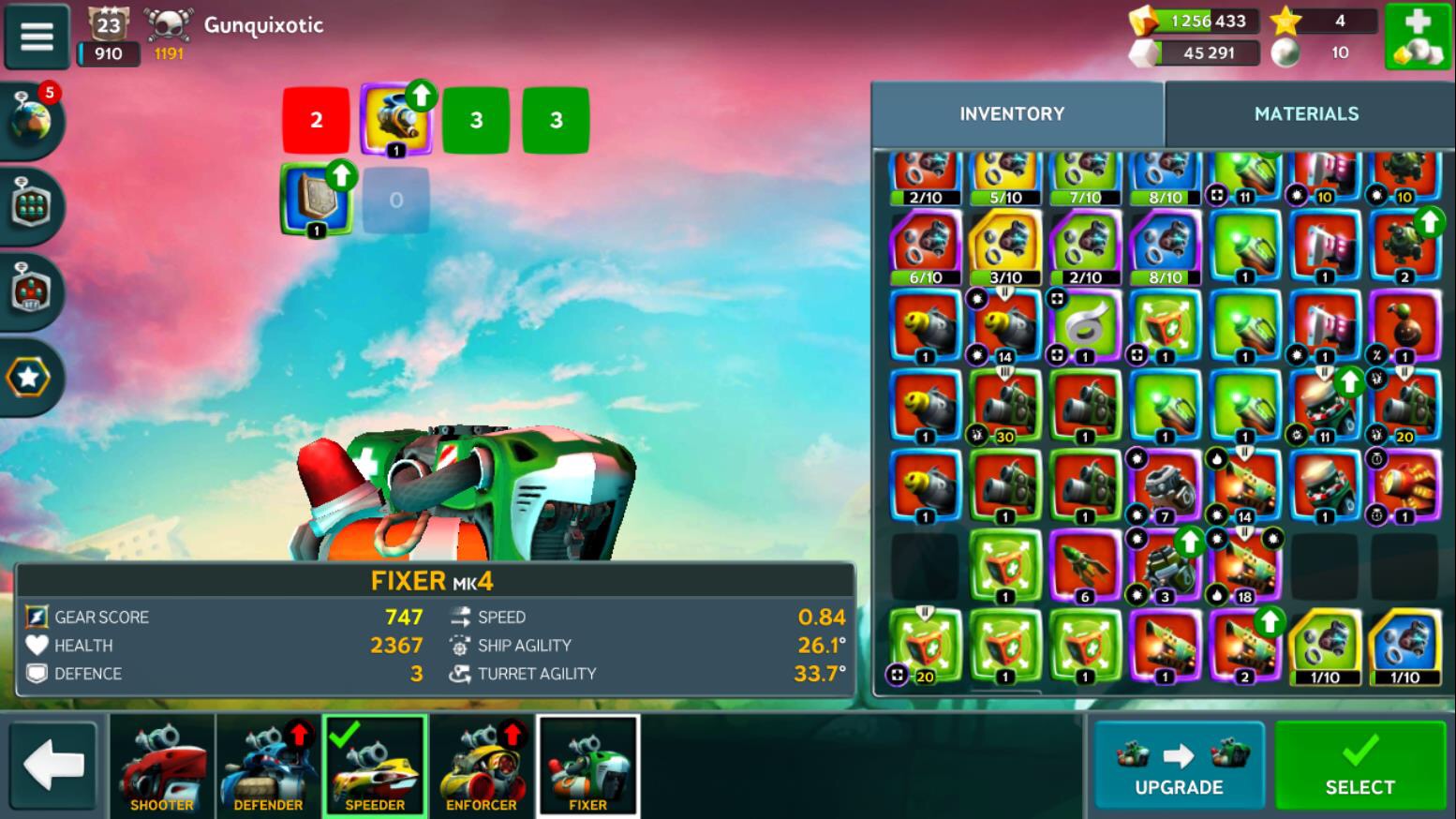Select the equipped yellow cannon slot

point(395,120)
